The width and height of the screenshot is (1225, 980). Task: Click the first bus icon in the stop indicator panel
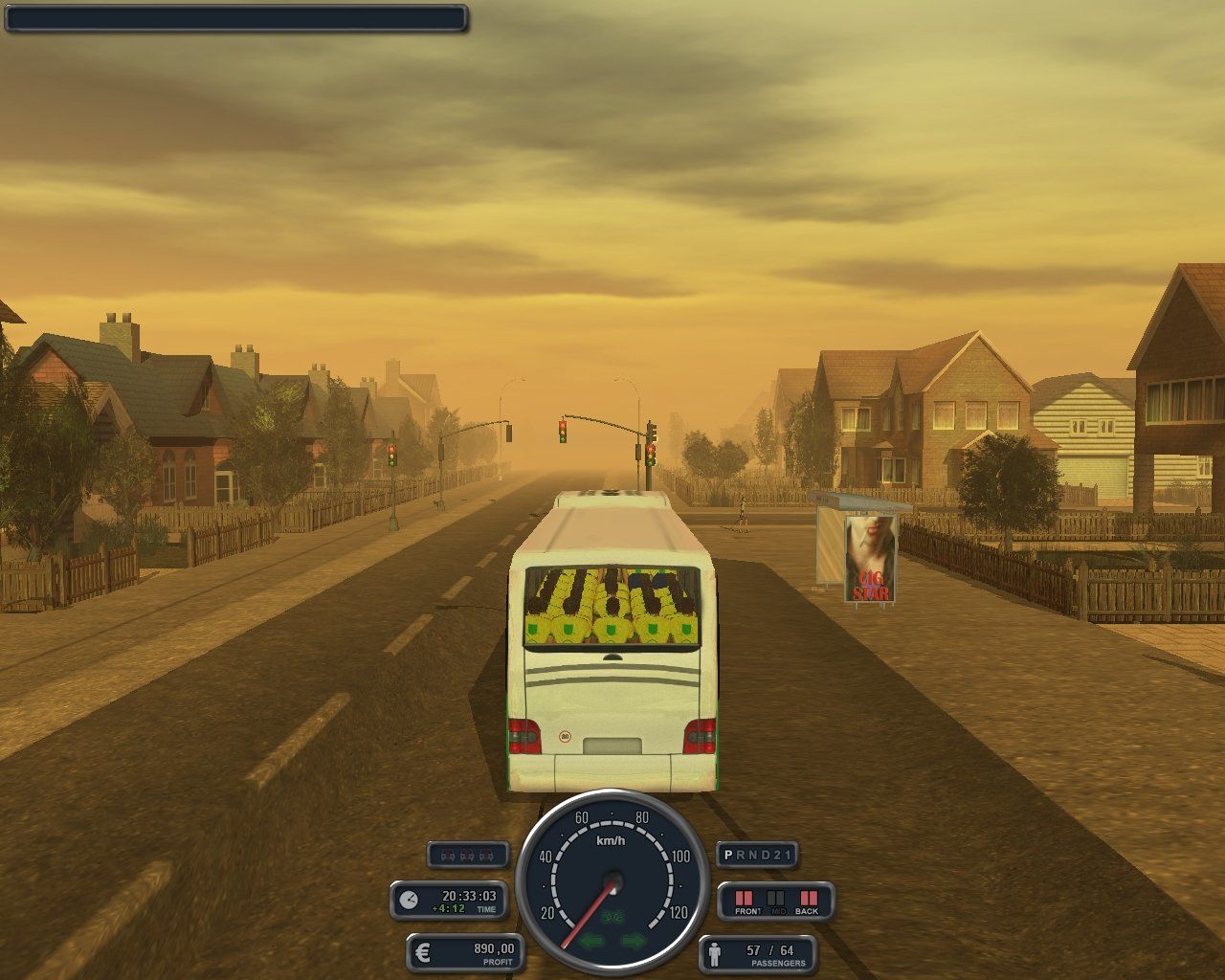(x=448, y=855)
